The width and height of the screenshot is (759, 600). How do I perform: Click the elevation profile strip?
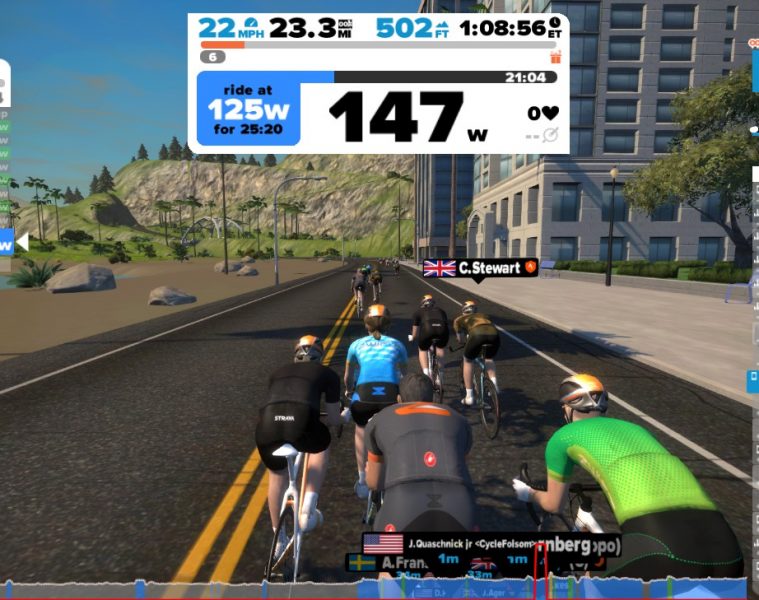300,588
